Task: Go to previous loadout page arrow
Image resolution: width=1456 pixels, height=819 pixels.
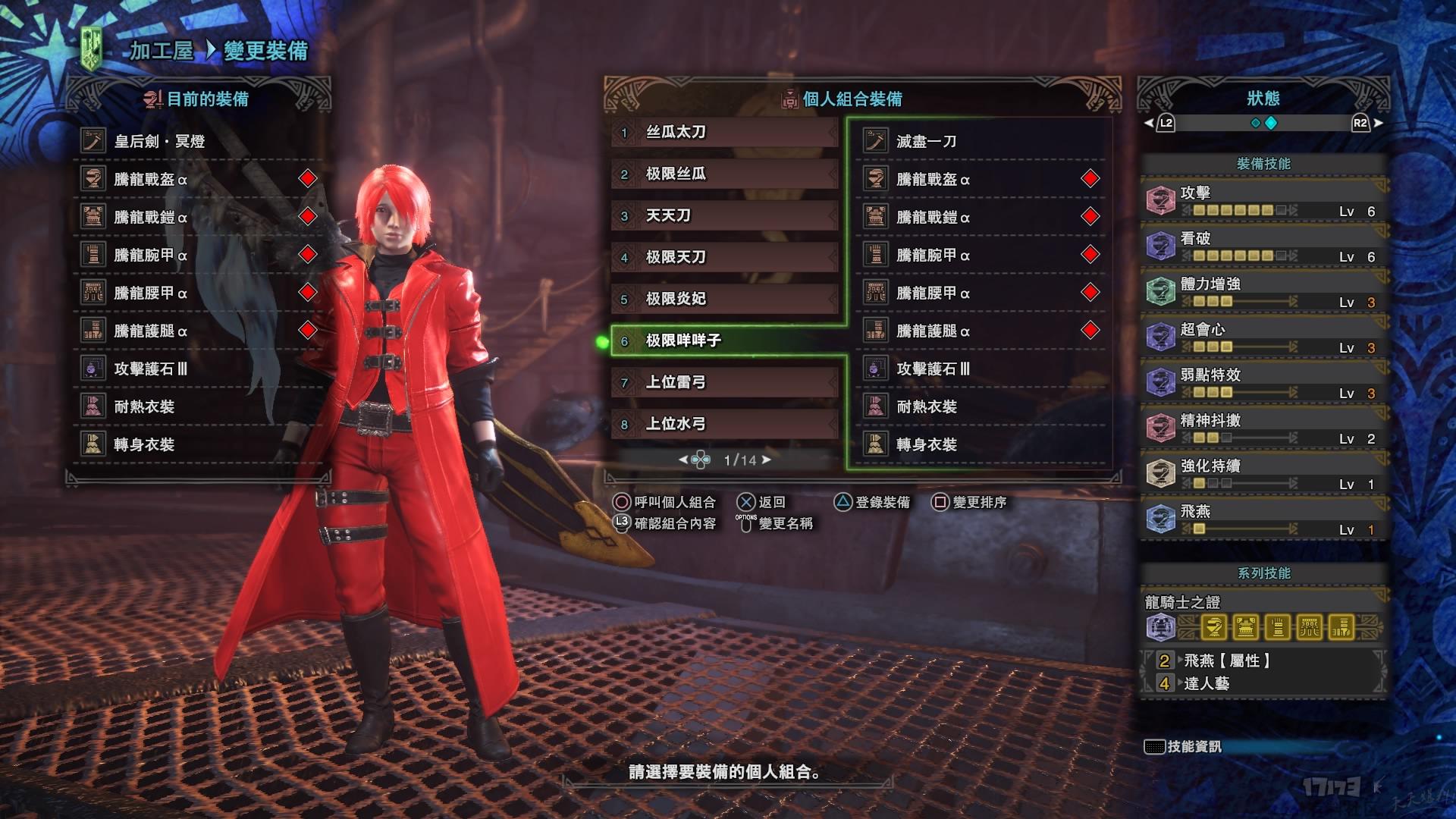Action: (682, 460)
